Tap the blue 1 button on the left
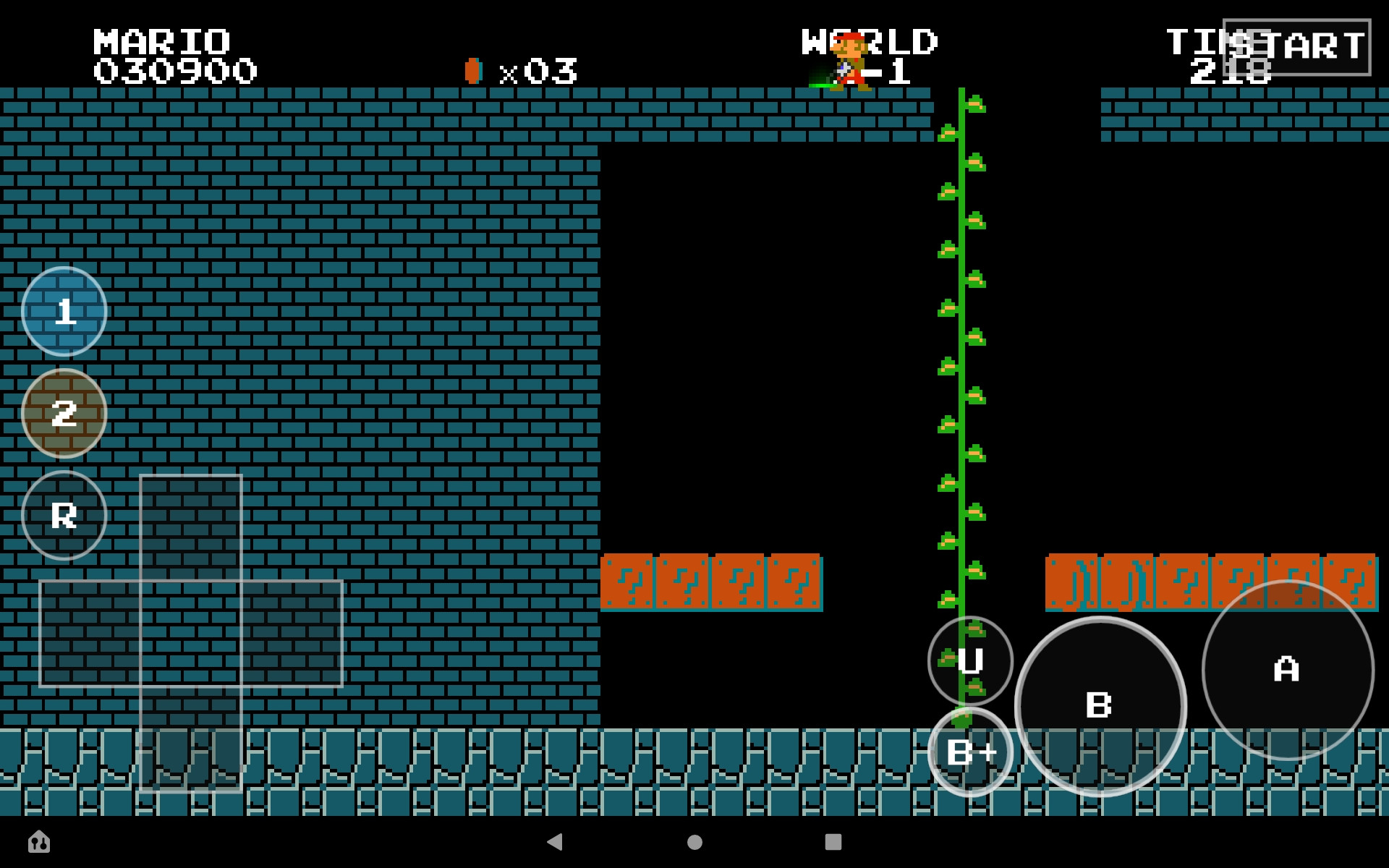 (64, 311)
